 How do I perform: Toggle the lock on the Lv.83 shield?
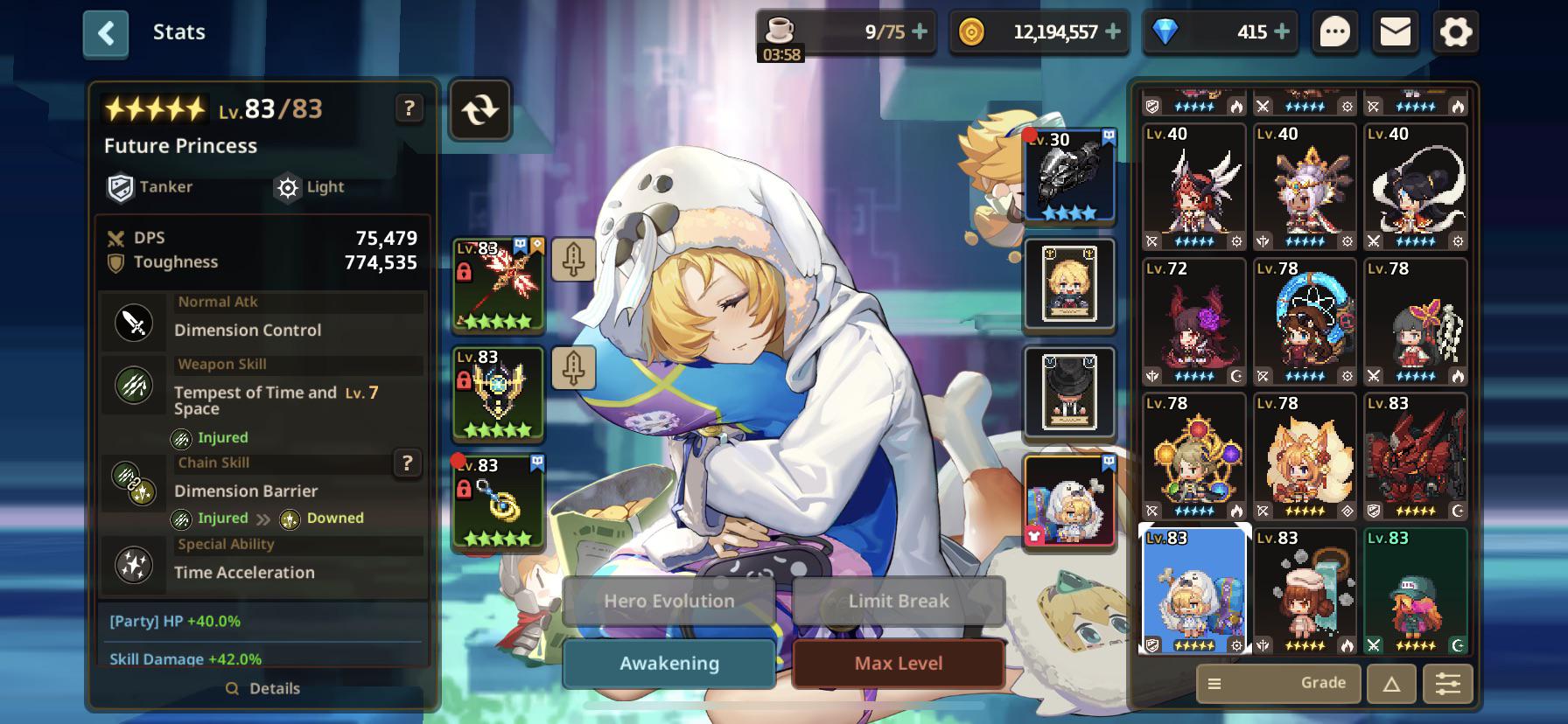coord(465,380)
